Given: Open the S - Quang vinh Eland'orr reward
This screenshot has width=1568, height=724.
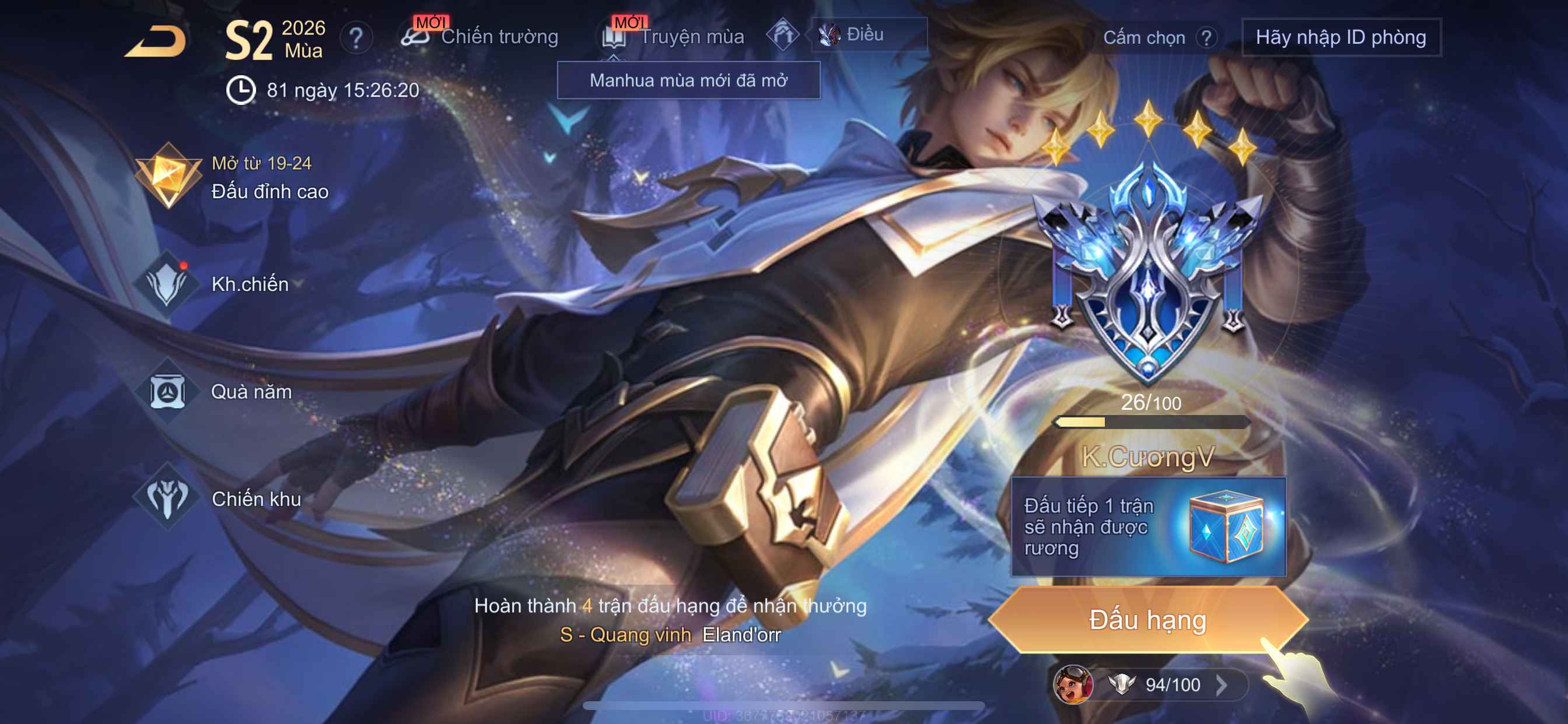Looking at the screenshot, I should [x=670, y=635].
